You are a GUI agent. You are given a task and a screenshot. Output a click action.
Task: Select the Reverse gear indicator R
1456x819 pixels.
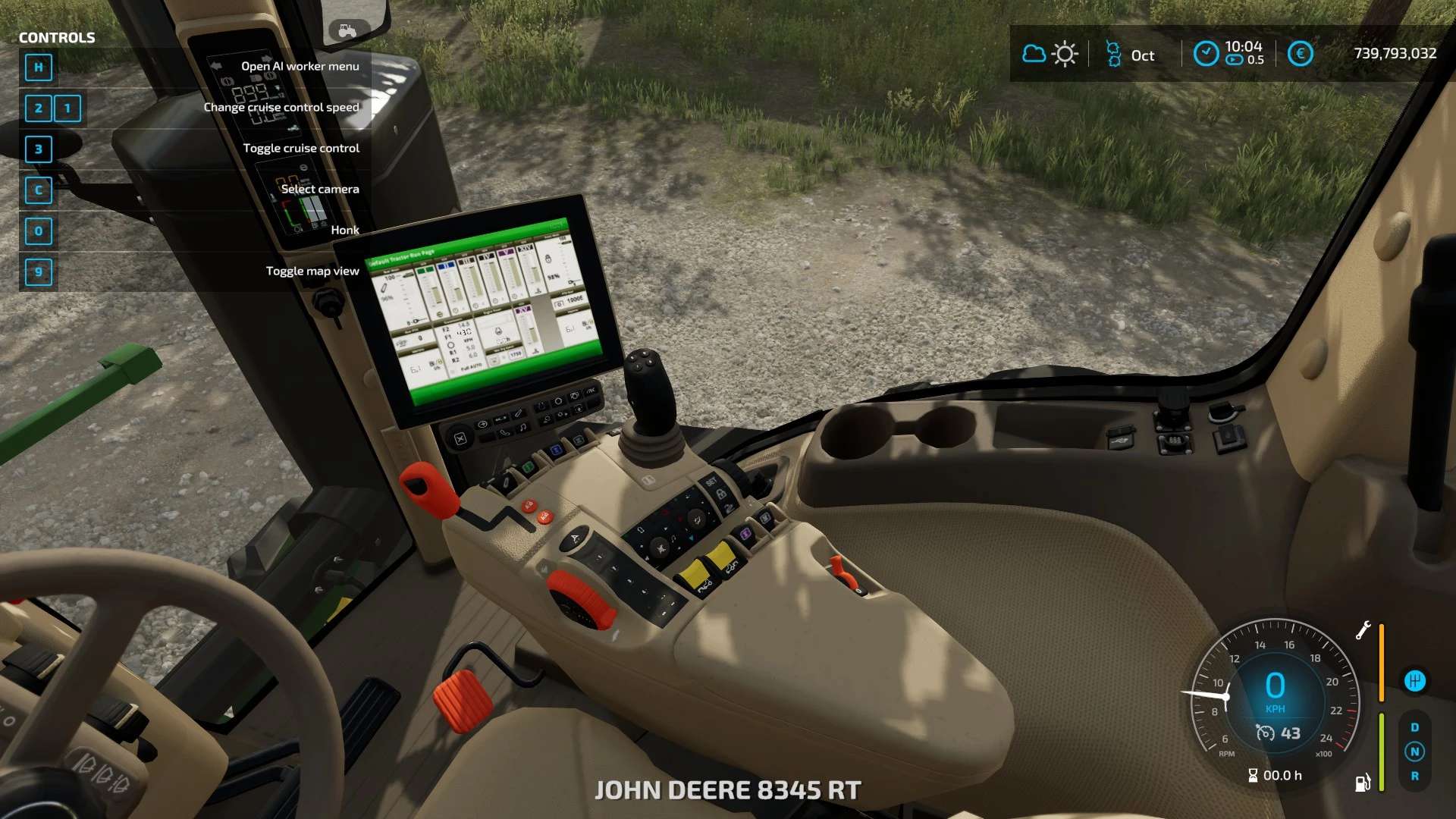tap(1414, 776)
